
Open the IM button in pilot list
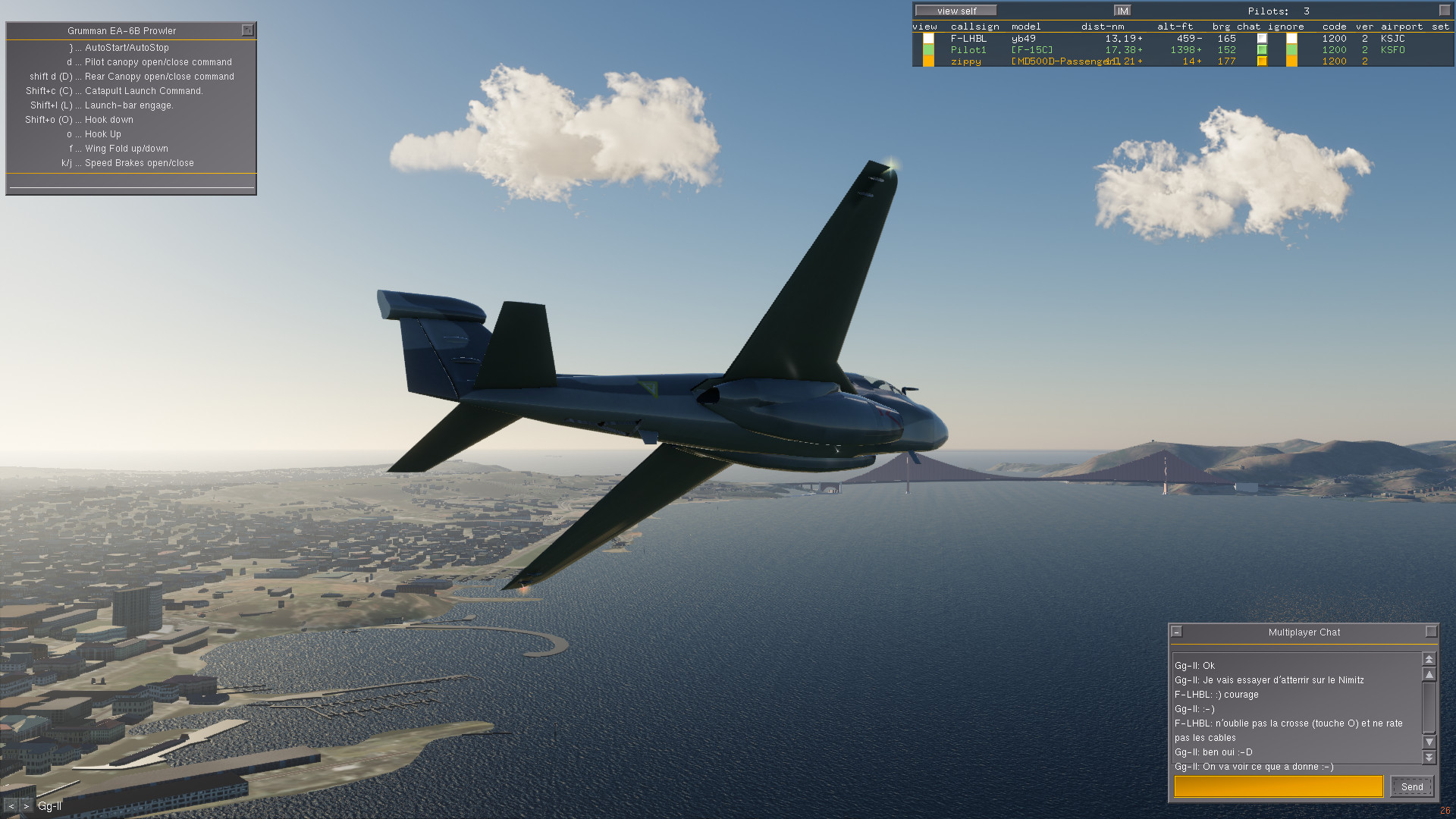tap(1122, 11)
